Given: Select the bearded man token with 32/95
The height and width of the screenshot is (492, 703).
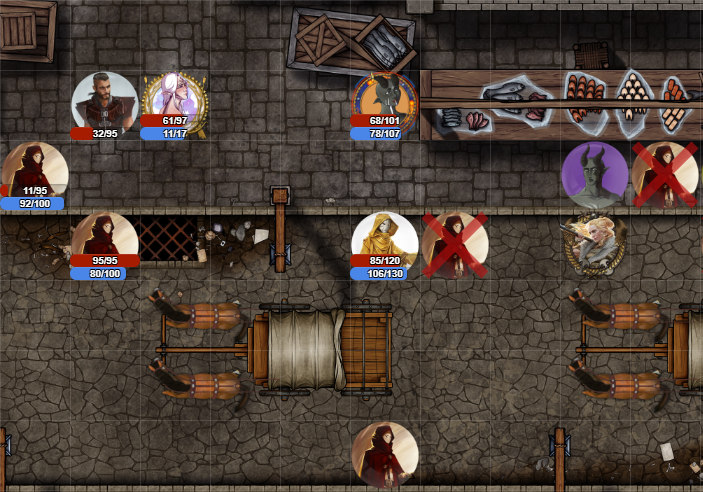Looking at the screenshot, I should click(x=104, y=101).
